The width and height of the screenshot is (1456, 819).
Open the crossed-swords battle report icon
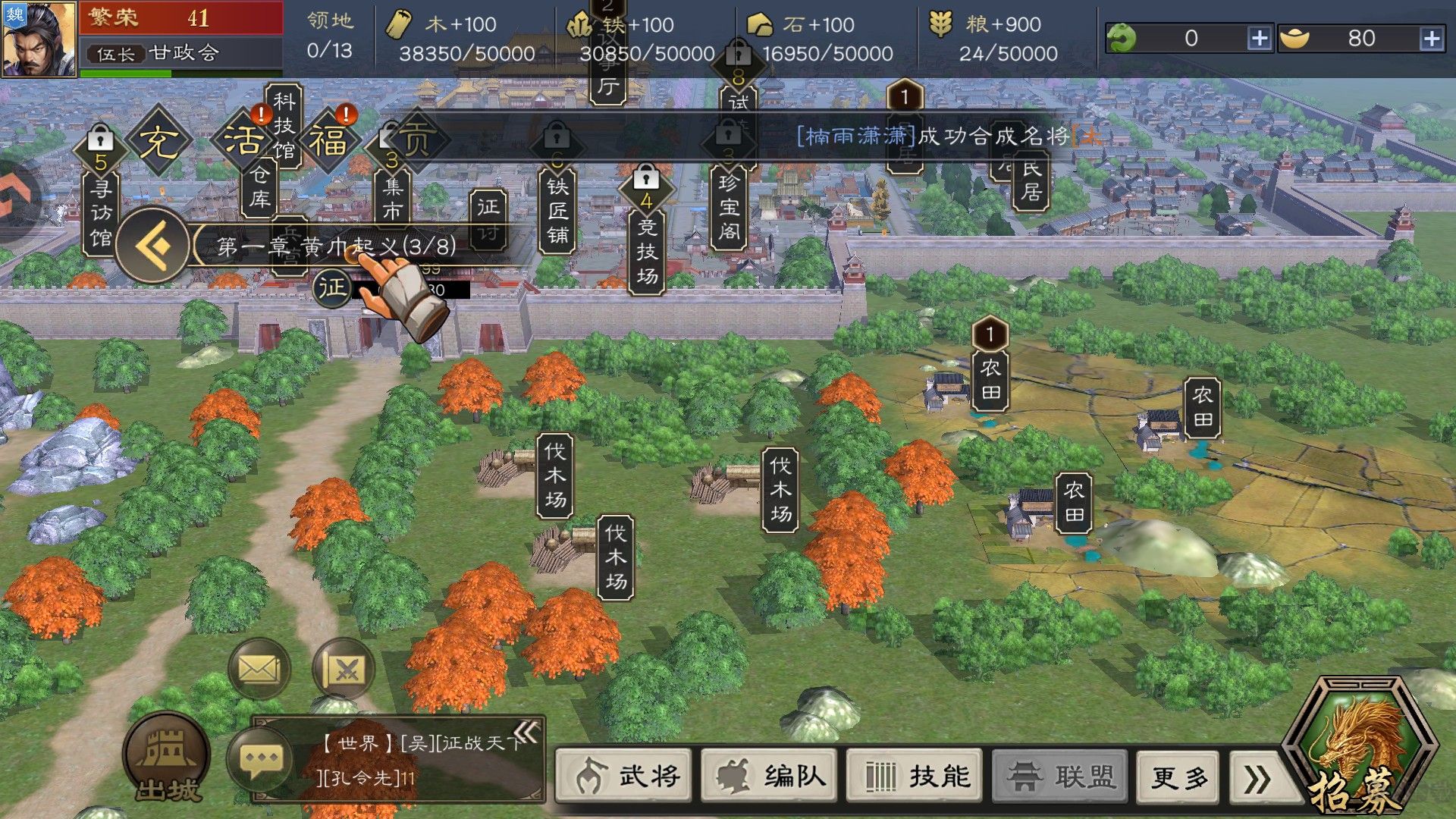pos(345,668)
